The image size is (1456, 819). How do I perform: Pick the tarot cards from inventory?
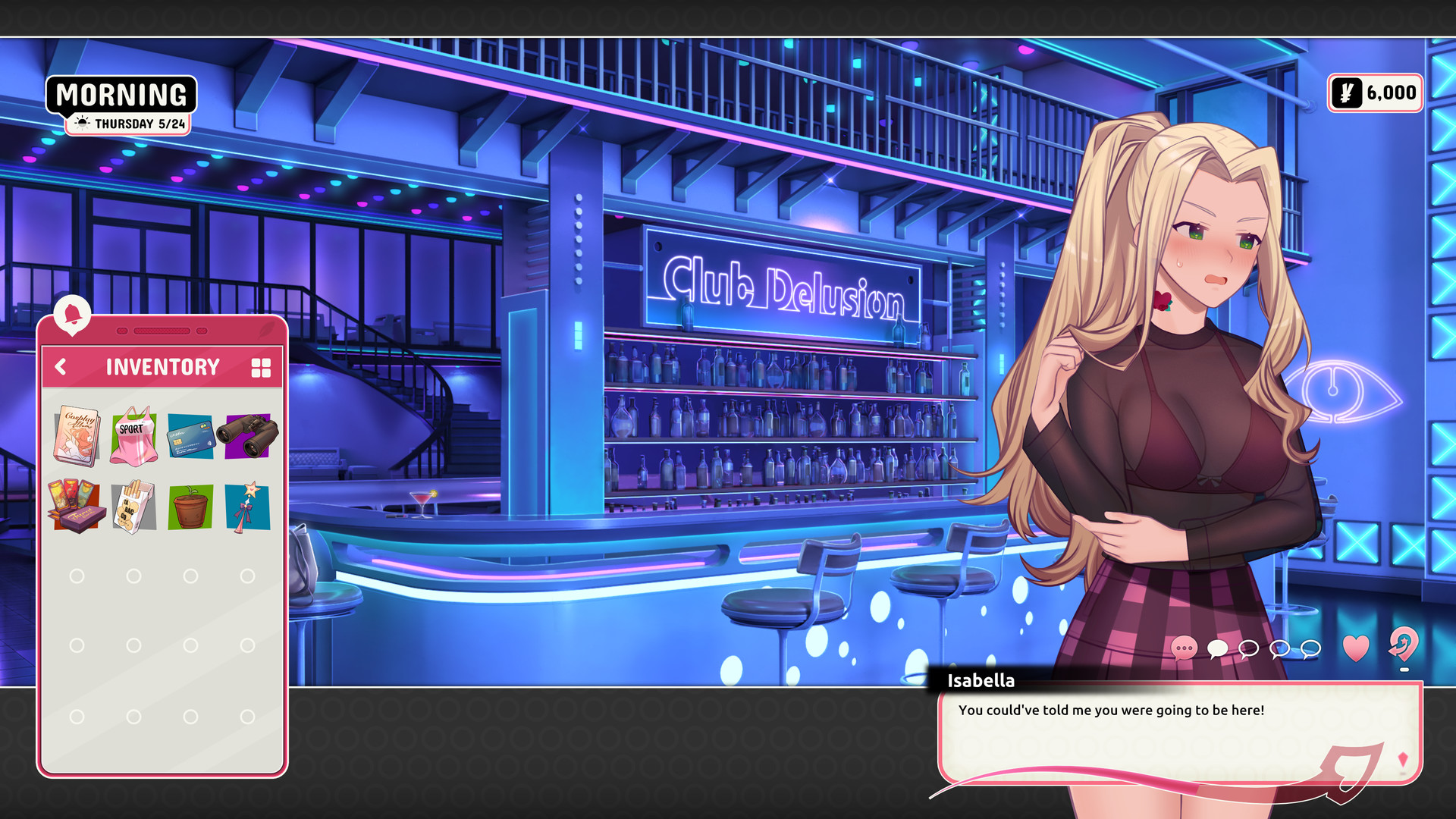76,507
